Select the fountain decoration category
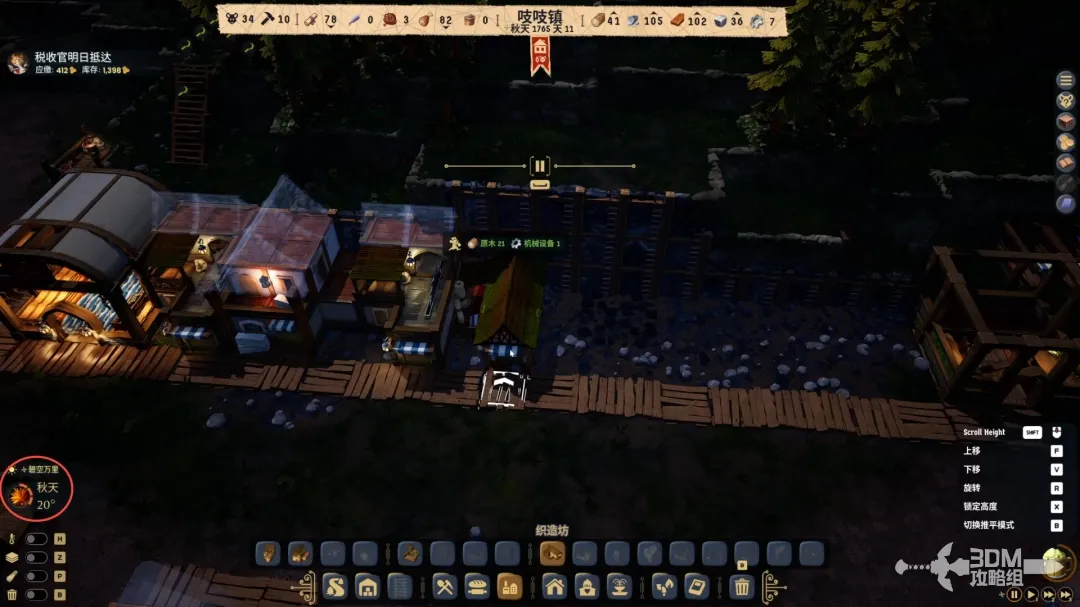Image resolution: width=1080 pixels, height=607 pixels. (x=617, y=586)
